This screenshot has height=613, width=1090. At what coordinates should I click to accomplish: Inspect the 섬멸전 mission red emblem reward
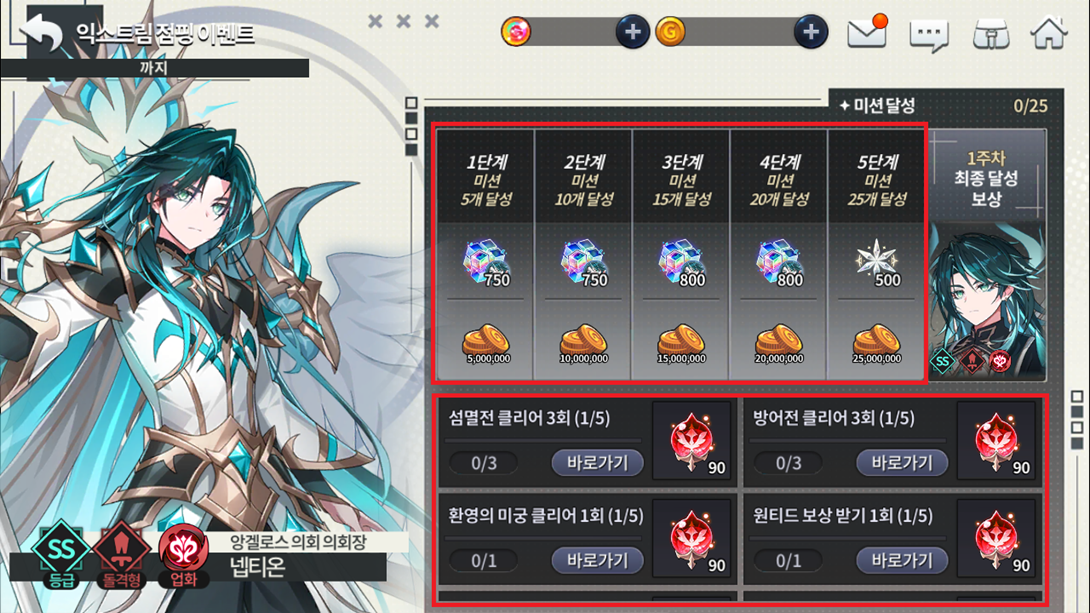(692, 441)
